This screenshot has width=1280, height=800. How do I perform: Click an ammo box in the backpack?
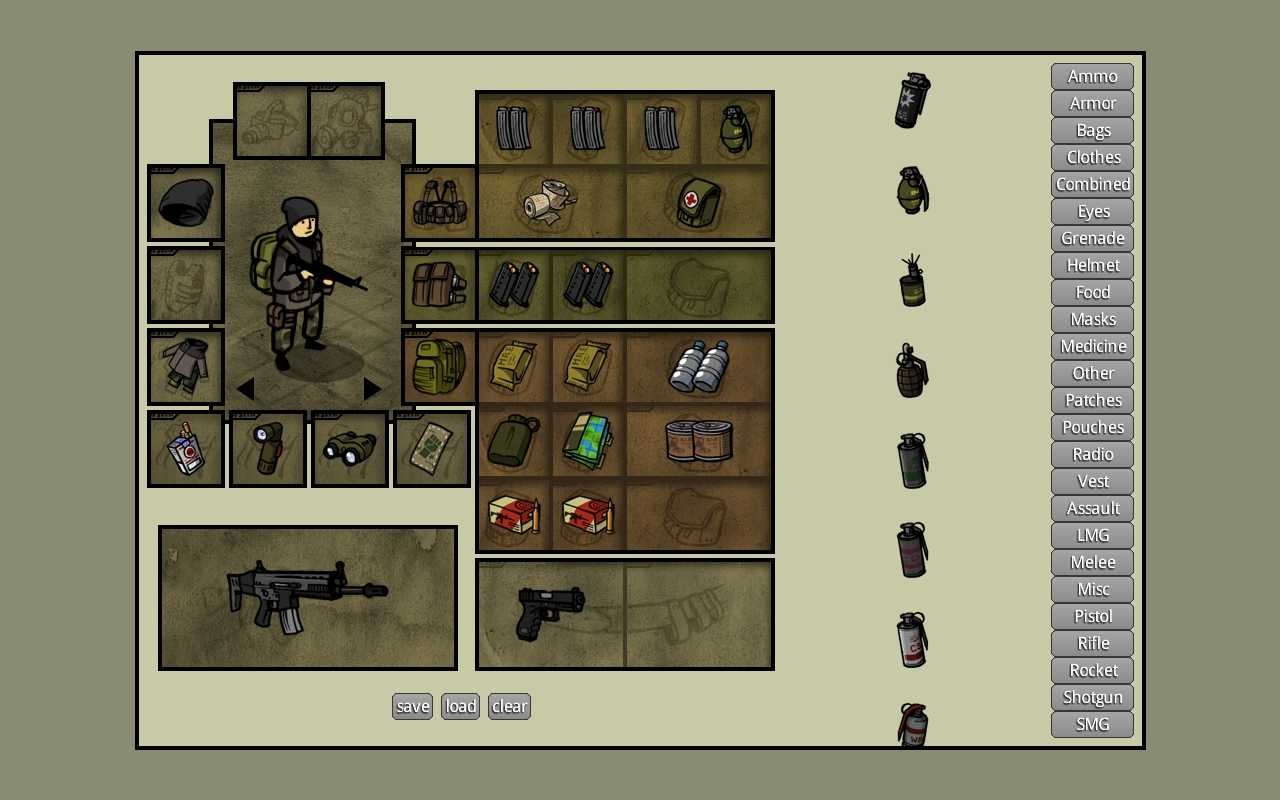click(513, 515)
